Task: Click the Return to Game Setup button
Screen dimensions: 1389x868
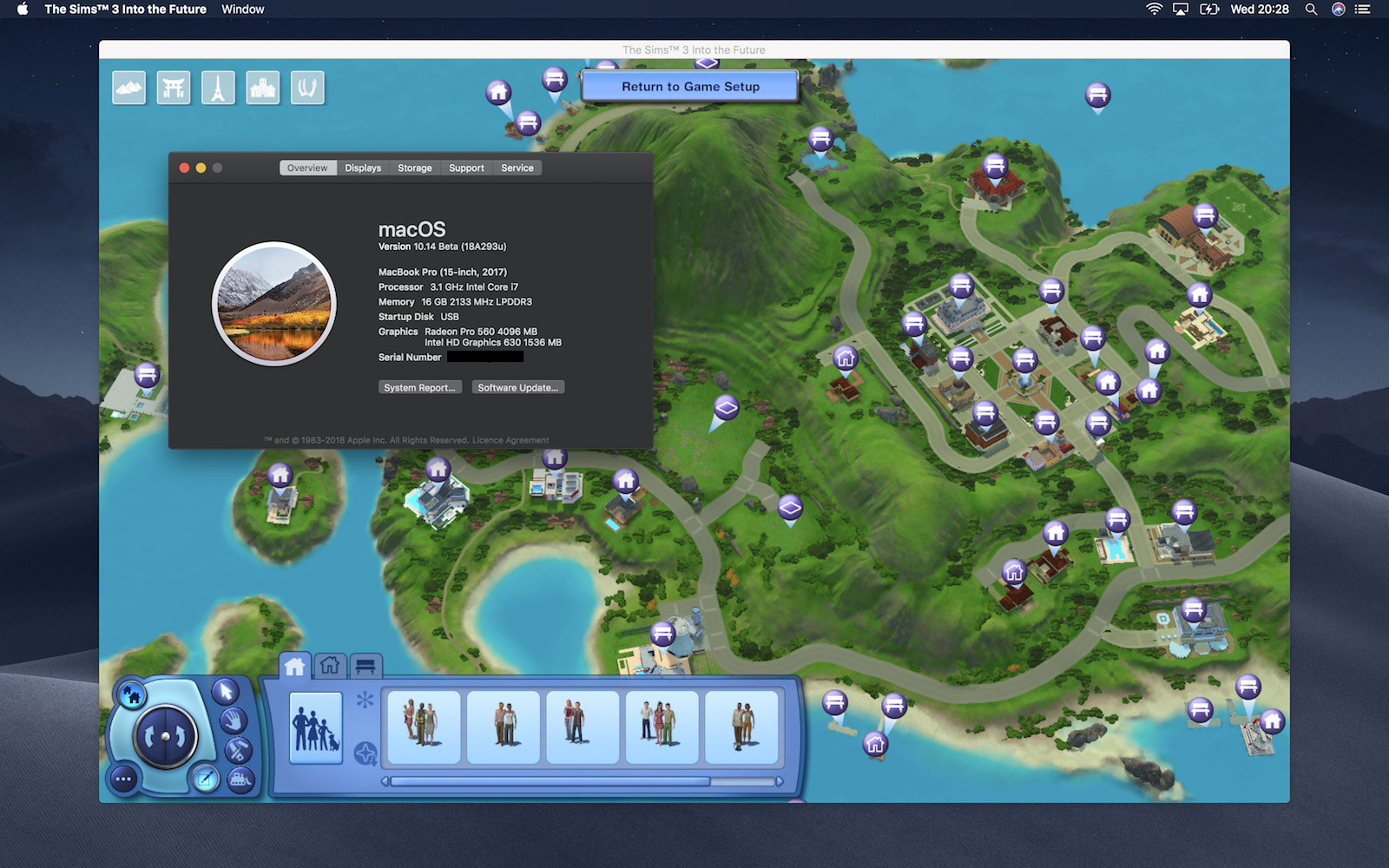Action: [x=690, y=86]
